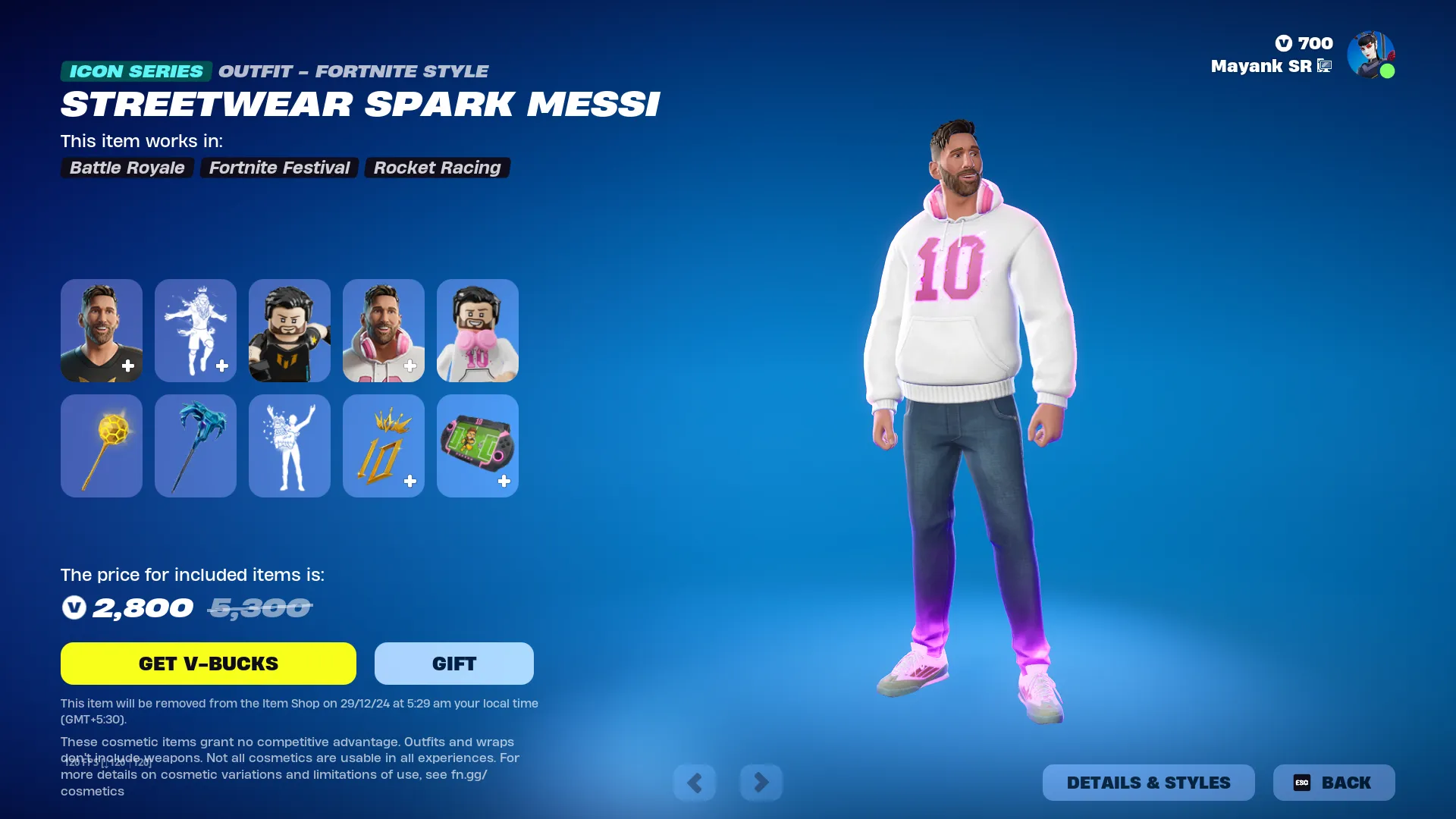This screenshot has width=1456, height=819.
Task: Select the gold number 10 crown item
Action: click(x=383, y=446)
